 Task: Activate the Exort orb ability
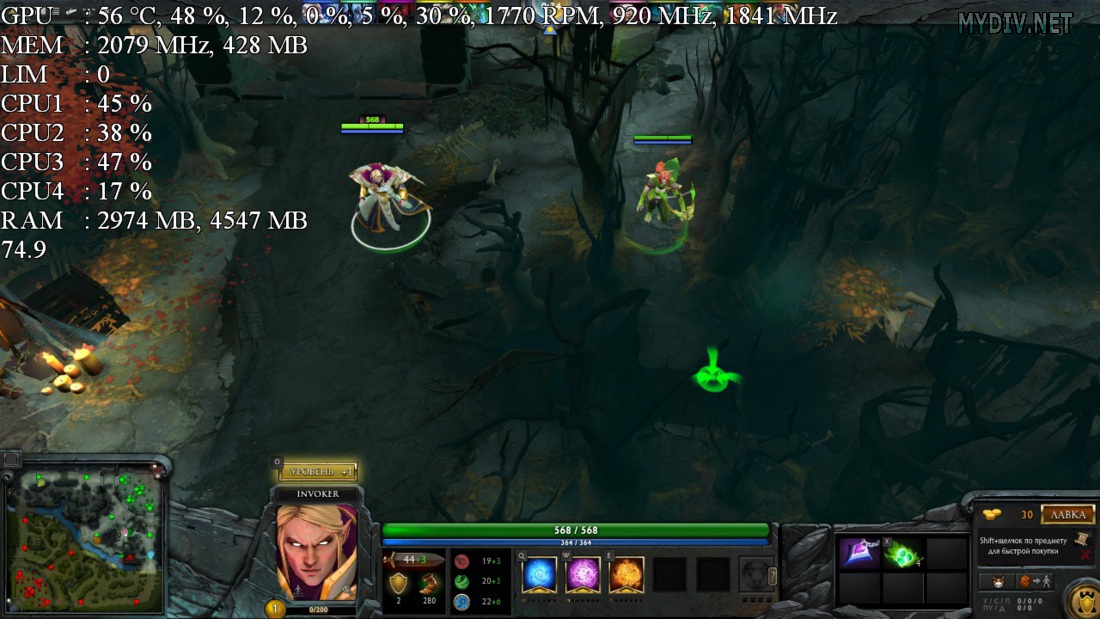pyautogui.click(x=626, y=575)
